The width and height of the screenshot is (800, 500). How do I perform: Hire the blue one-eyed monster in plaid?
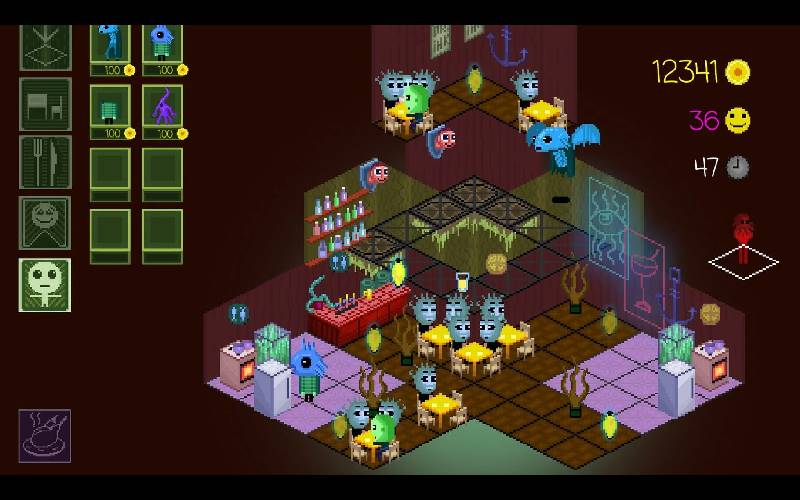162,46
